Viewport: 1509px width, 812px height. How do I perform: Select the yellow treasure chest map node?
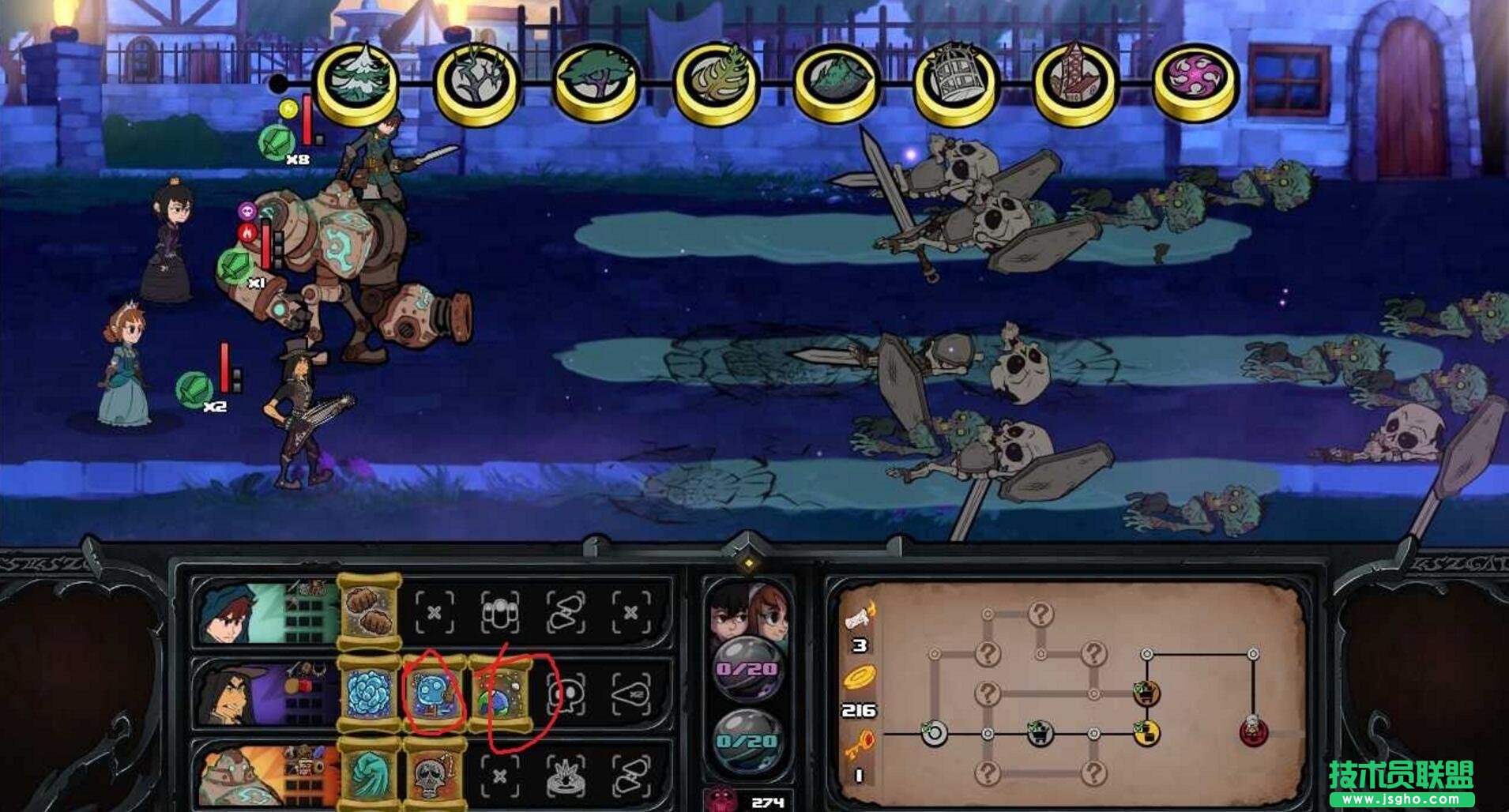tap(1146, 734)
